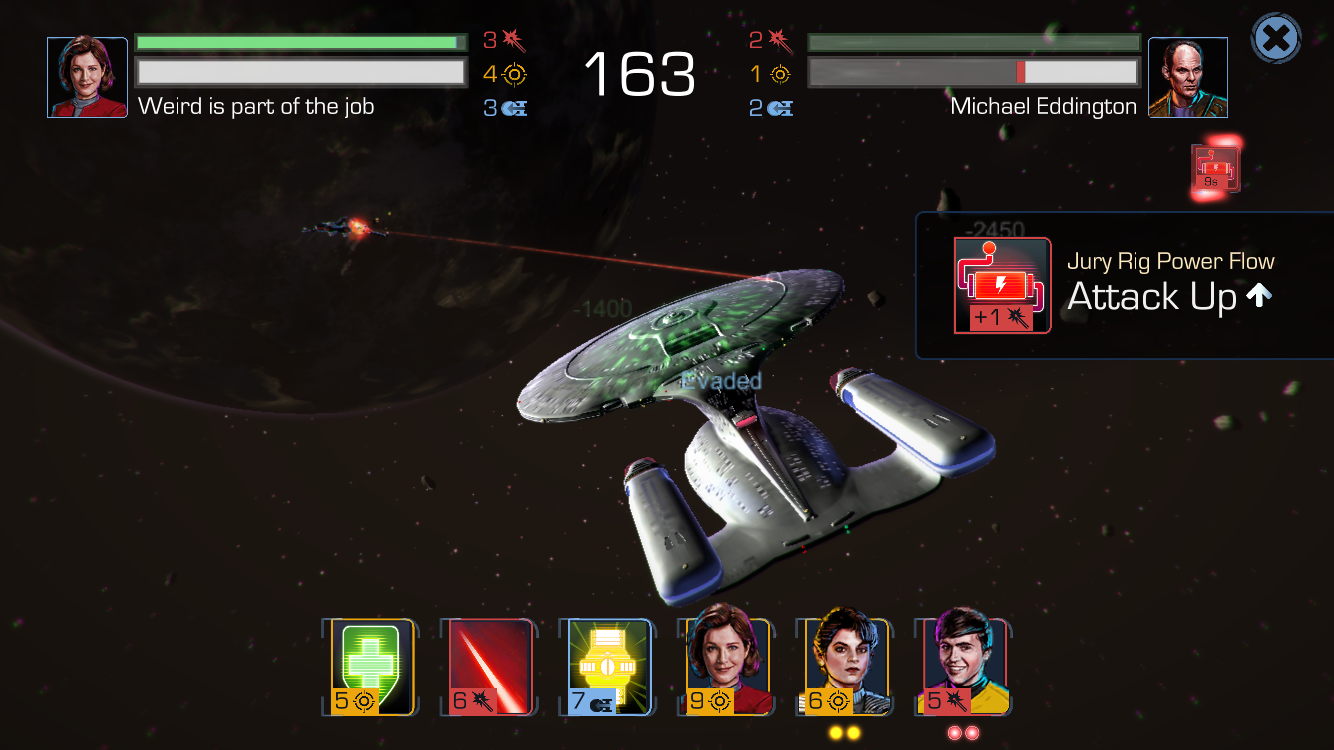Select the player captain Janeway portrait
The image size is (1334, 750).
click(x=88, y=78)
